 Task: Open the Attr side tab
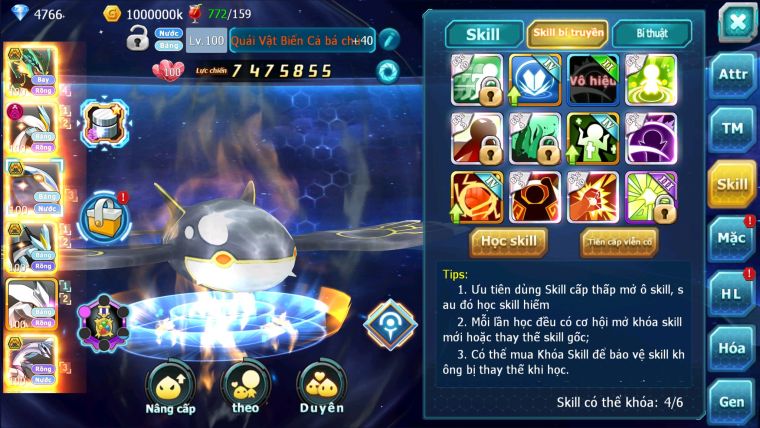point(732,74)
